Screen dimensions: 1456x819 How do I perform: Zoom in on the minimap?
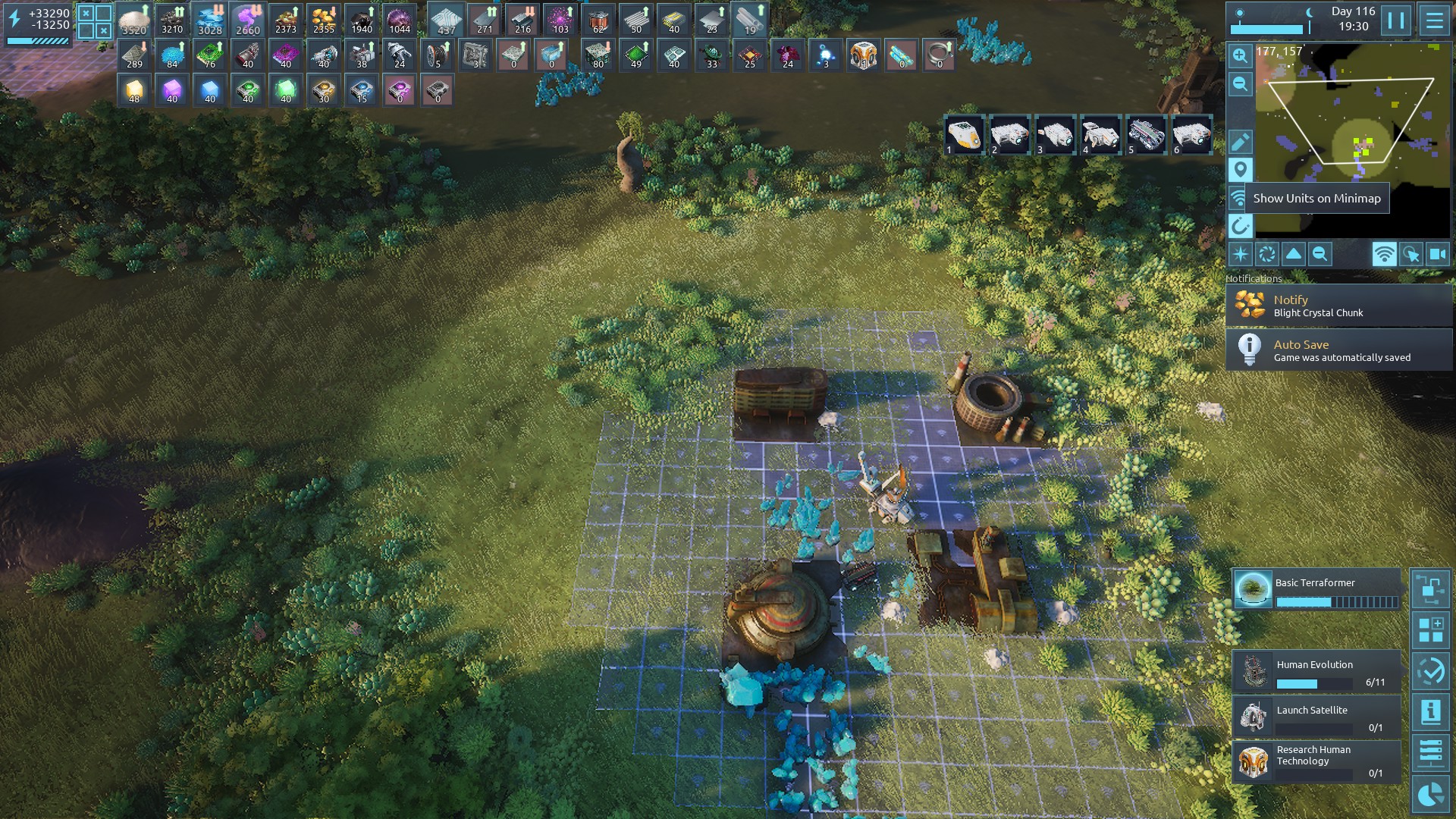(1240, 55)
